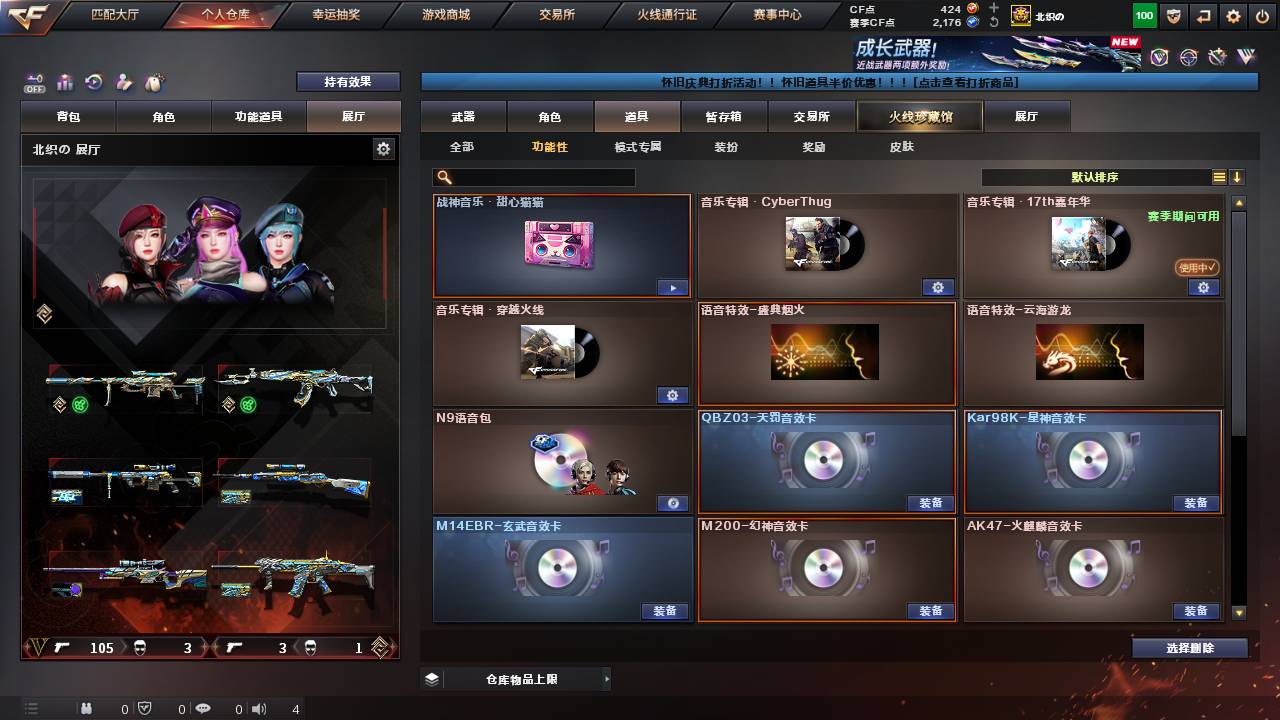Open the chat message icon in the bottom bar
The height and width of the screenshot is (720, 1280).
pos(203,710)
